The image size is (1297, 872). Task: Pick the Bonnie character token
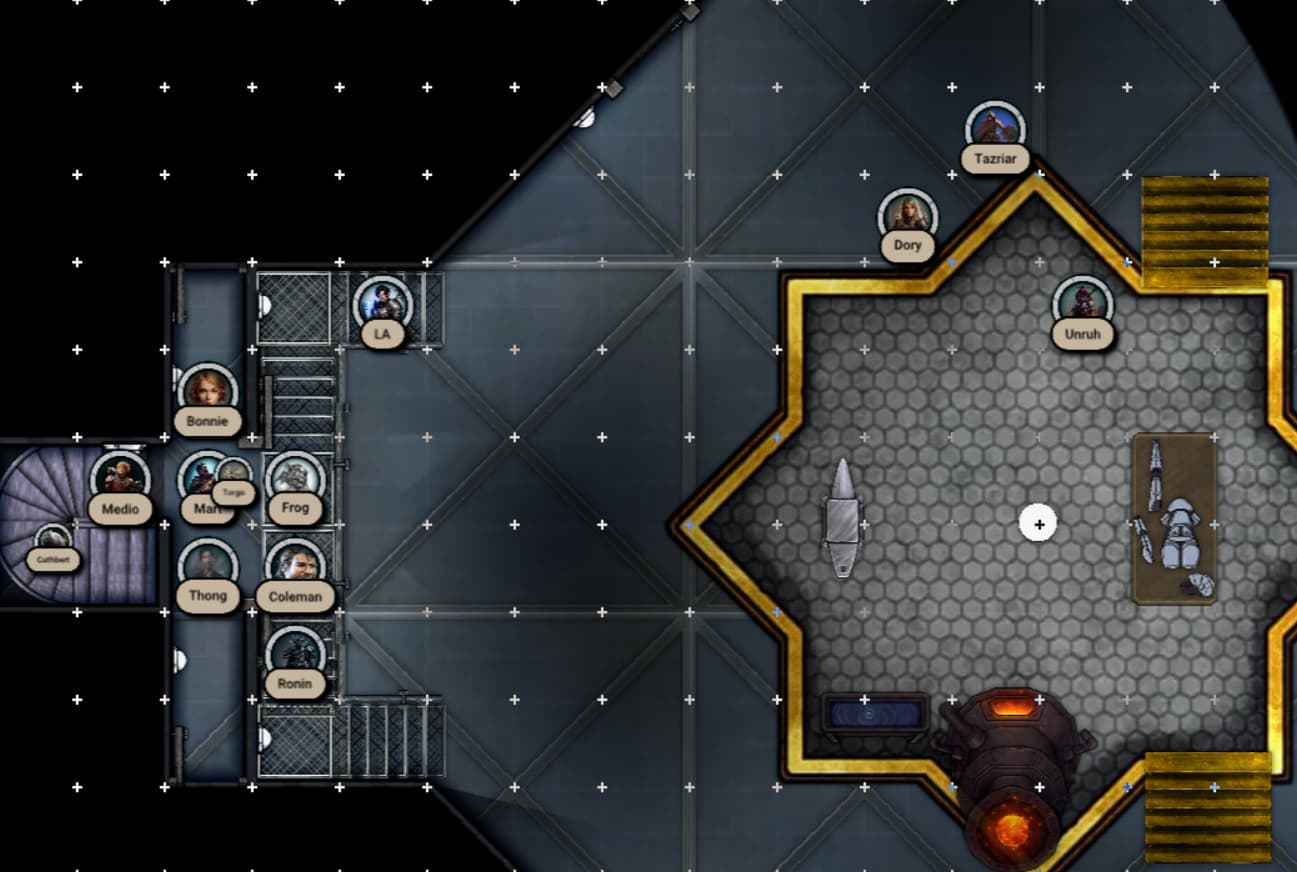pyautogui.click(x=208, y=392)
